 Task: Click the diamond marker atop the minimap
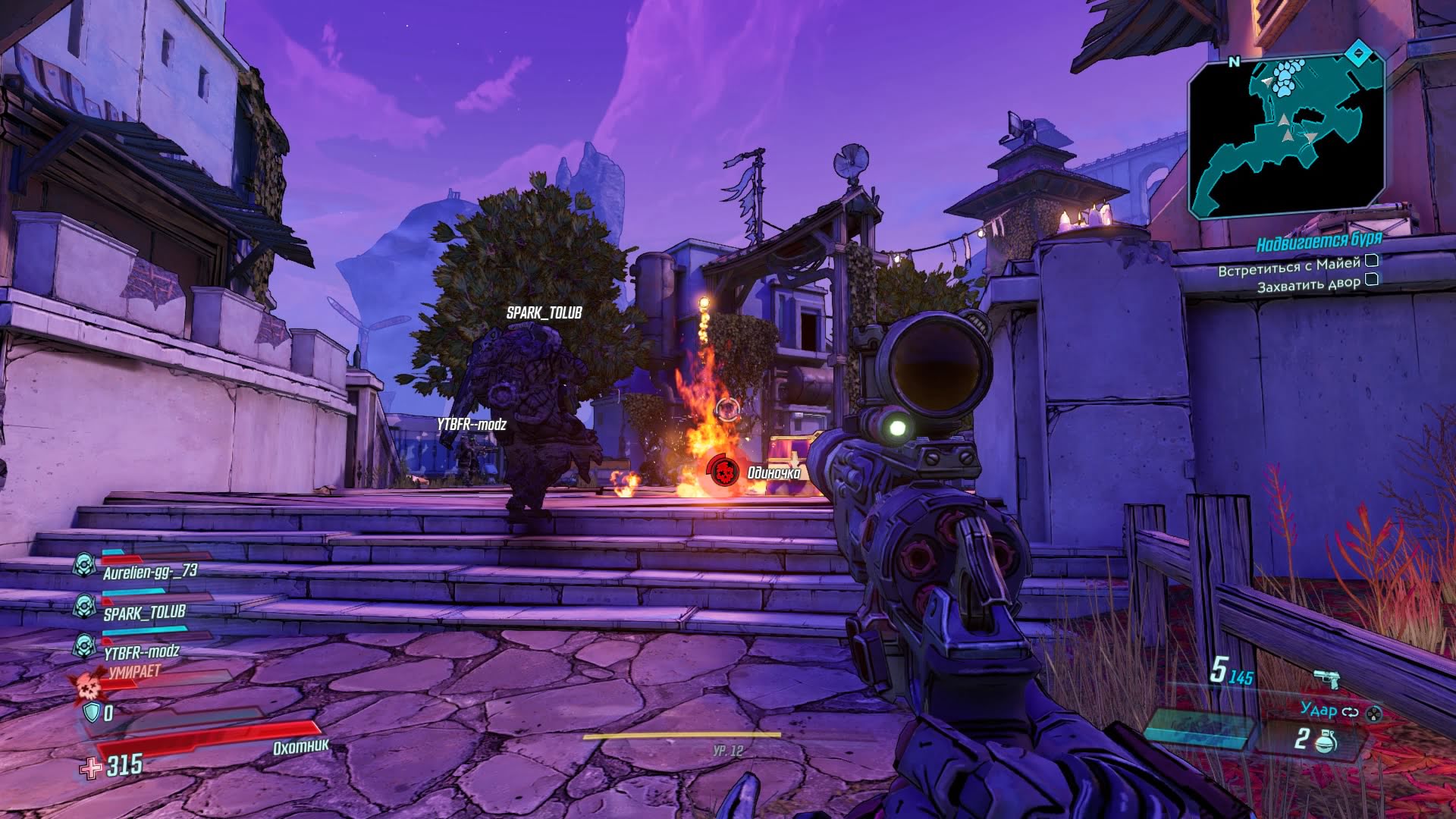tap(1358, 54)
